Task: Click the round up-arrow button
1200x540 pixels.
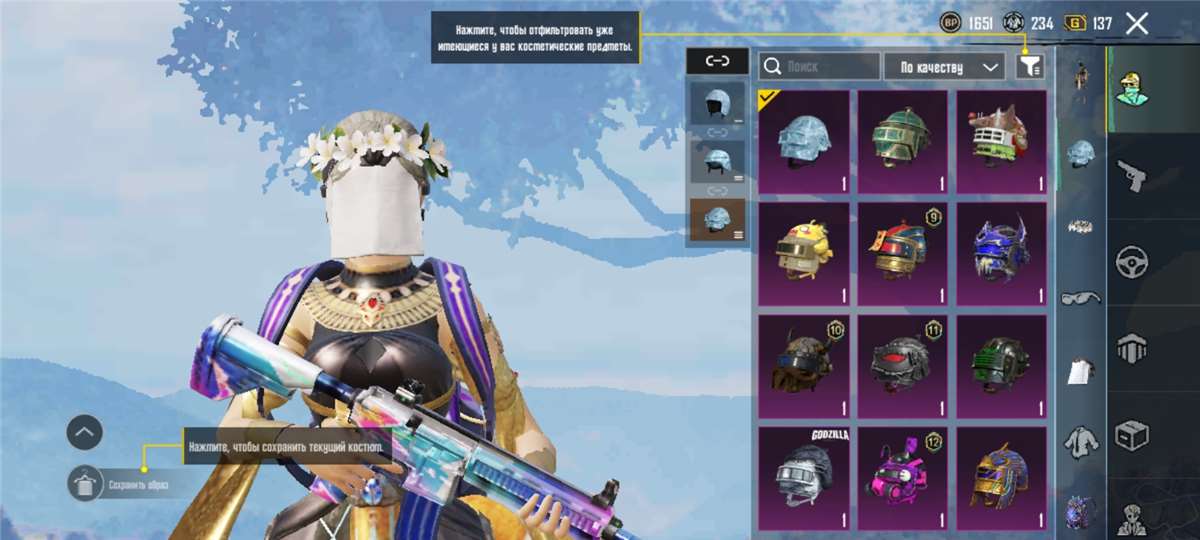Action: click(85, 432)
